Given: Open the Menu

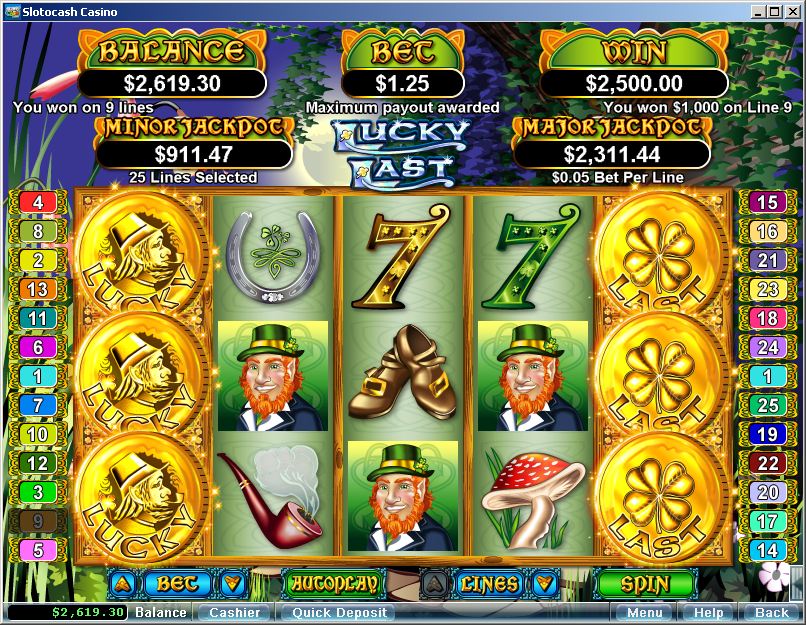Looking at the screenshot, I should [x=644, y=612].
